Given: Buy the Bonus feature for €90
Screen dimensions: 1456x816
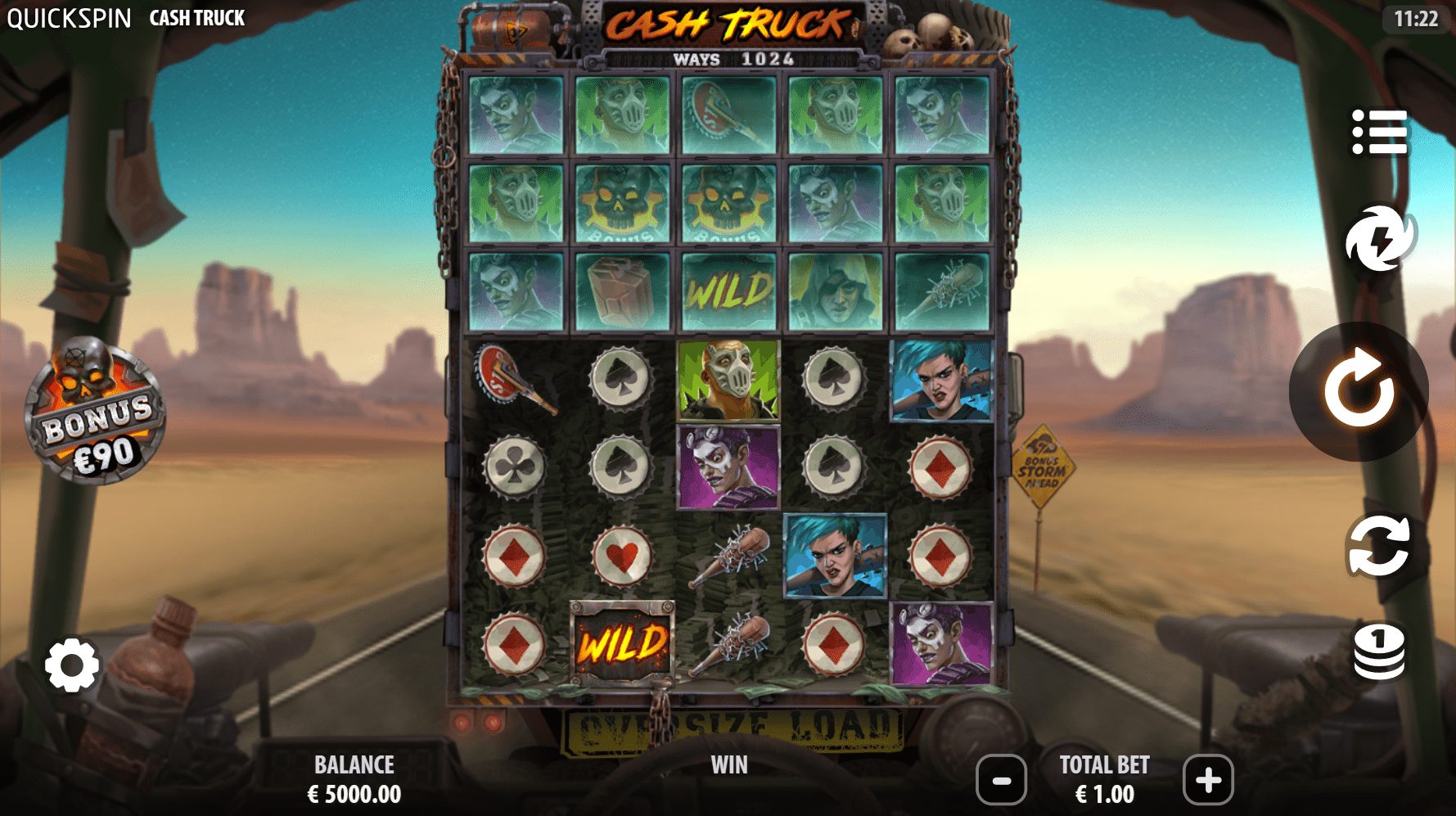Looking at the screenshot, I should 95,413.
